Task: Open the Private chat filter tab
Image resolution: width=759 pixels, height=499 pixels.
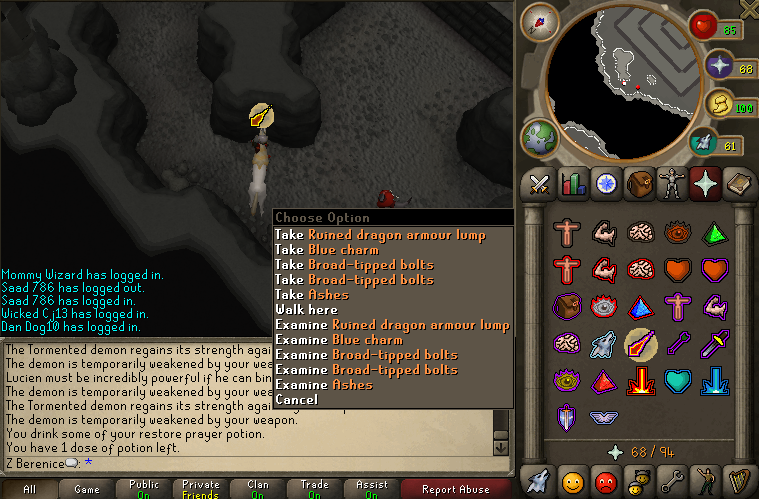Action: pos(201,489)
